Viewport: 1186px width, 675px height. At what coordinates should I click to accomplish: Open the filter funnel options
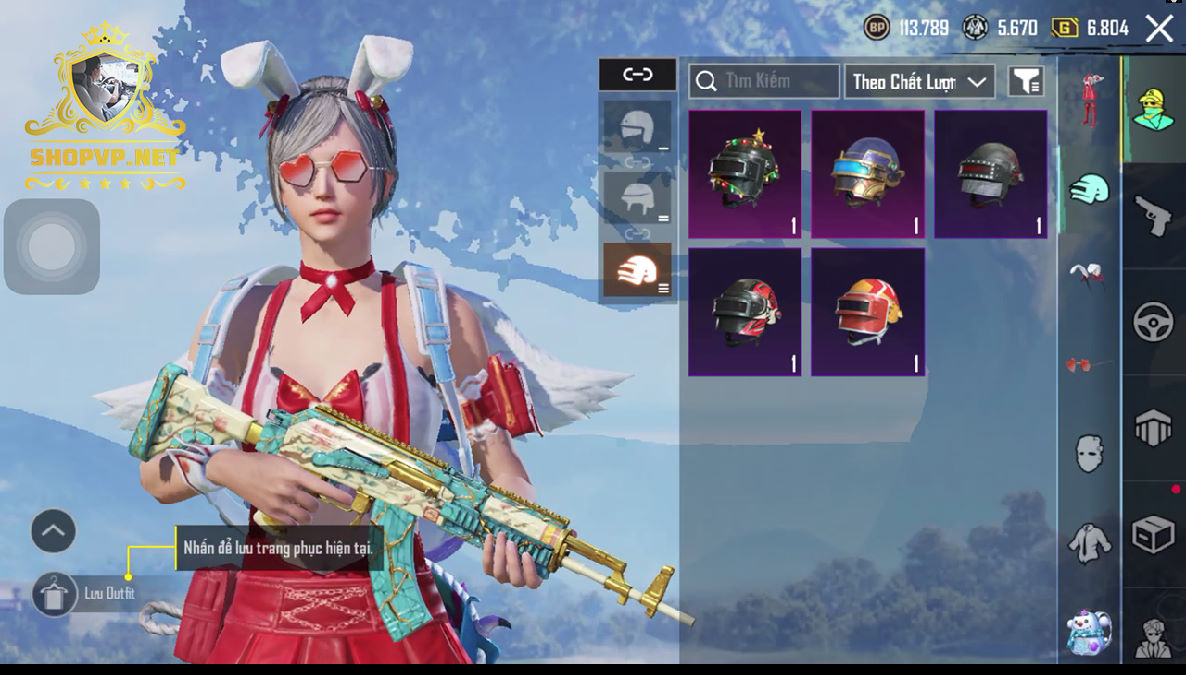(1025, 81)
